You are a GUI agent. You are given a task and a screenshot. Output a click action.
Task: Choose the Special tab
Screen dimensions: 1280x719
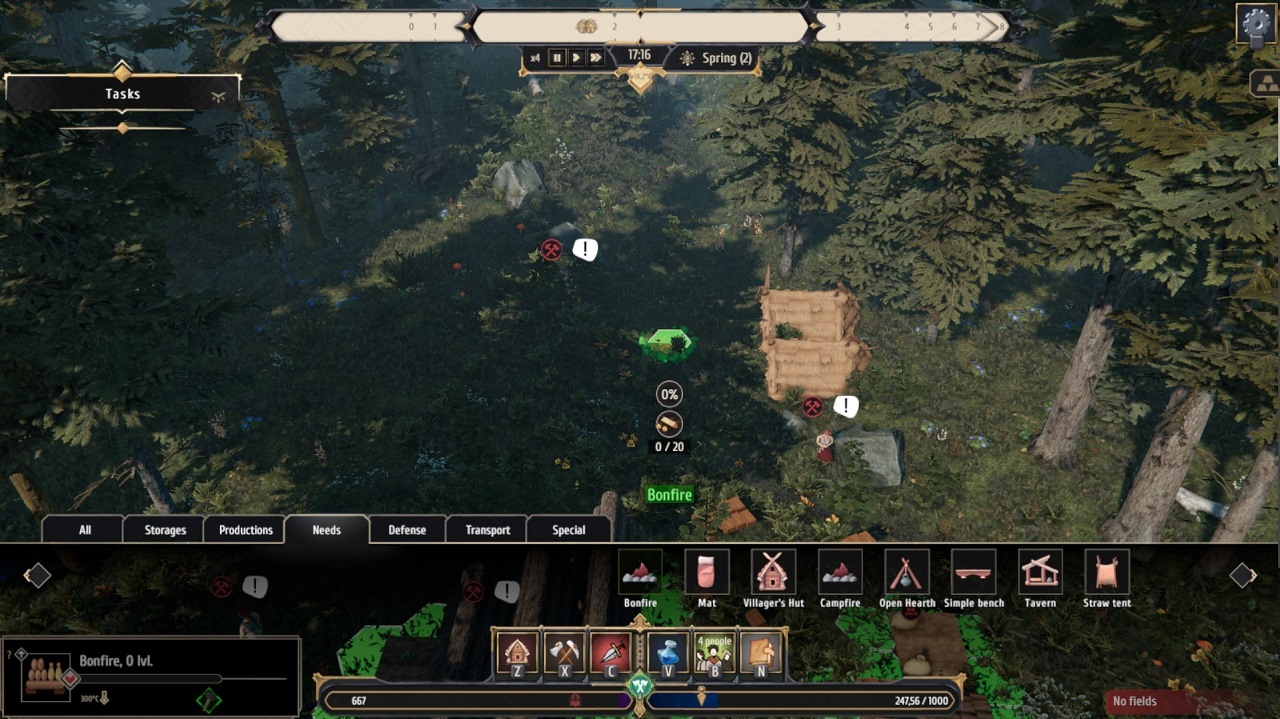[x=569, y=530]
